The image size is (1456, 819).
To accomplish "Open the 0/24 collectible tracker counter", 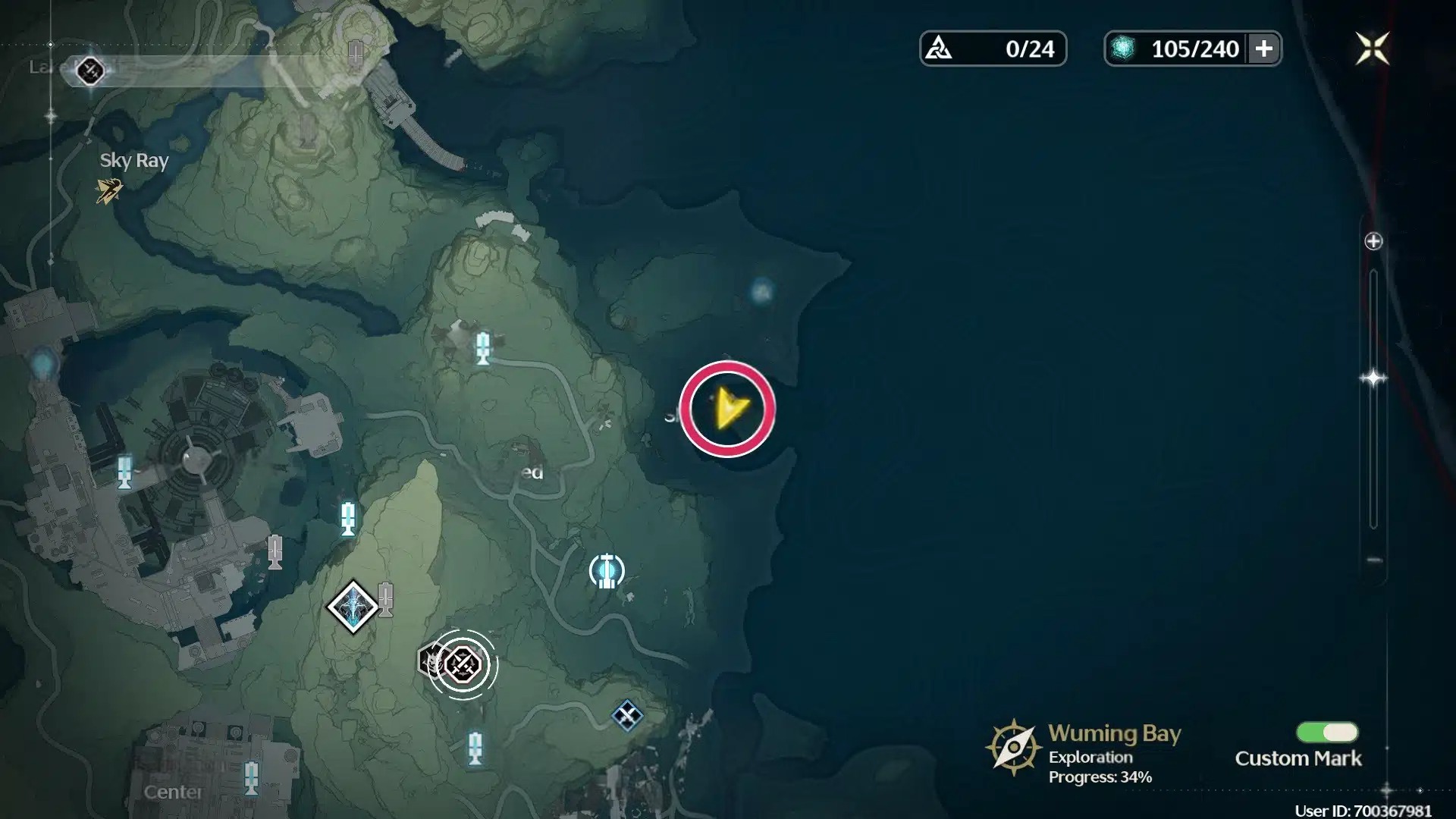I will 993,49.
